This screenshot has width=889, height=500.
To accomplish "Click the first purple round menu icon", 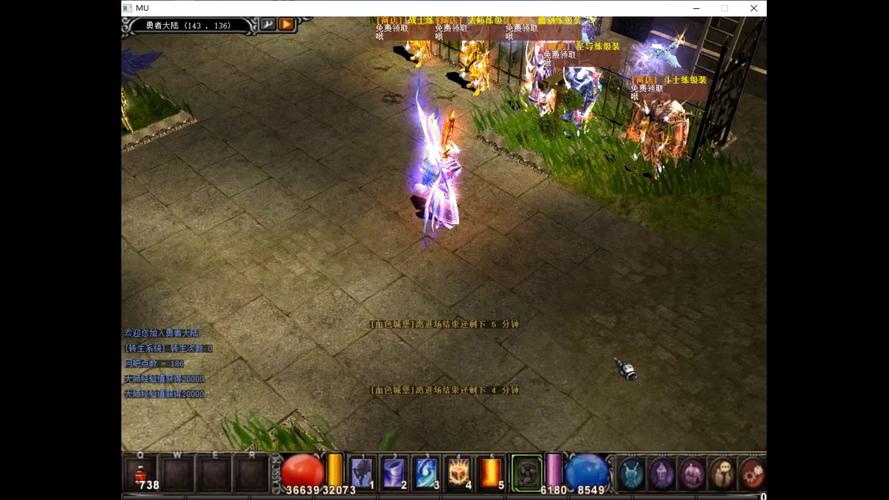I will 661,473.
